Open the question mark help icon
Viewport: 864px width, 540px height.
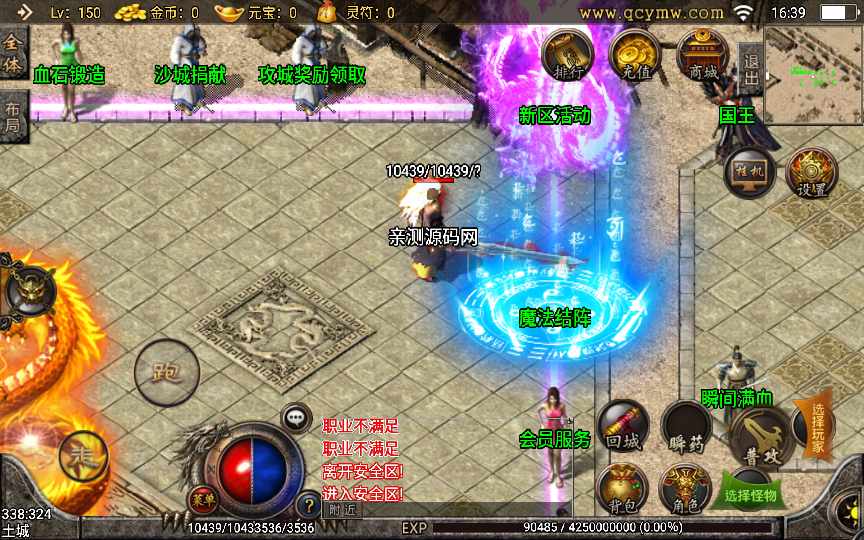pyautogui.click(x=306, y=504)
